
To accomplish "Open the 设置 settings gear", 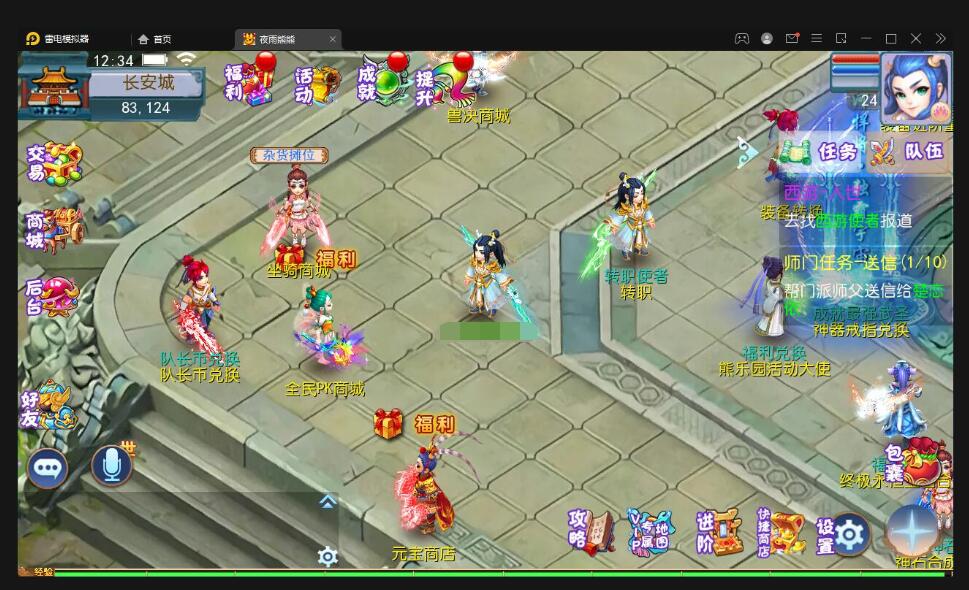I will (842, 535).
